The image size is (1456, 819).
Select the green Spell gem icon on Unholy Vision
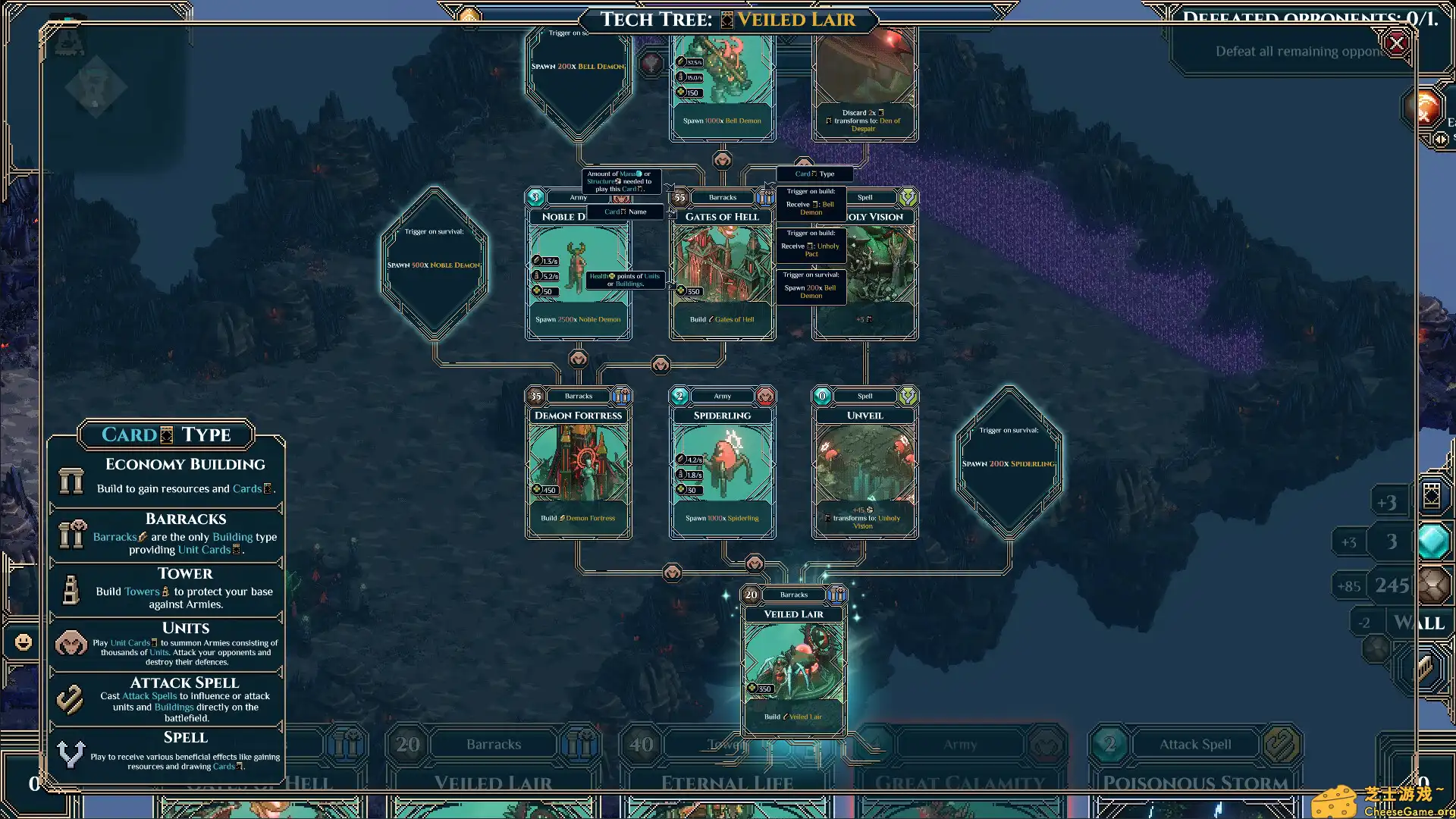906,197
